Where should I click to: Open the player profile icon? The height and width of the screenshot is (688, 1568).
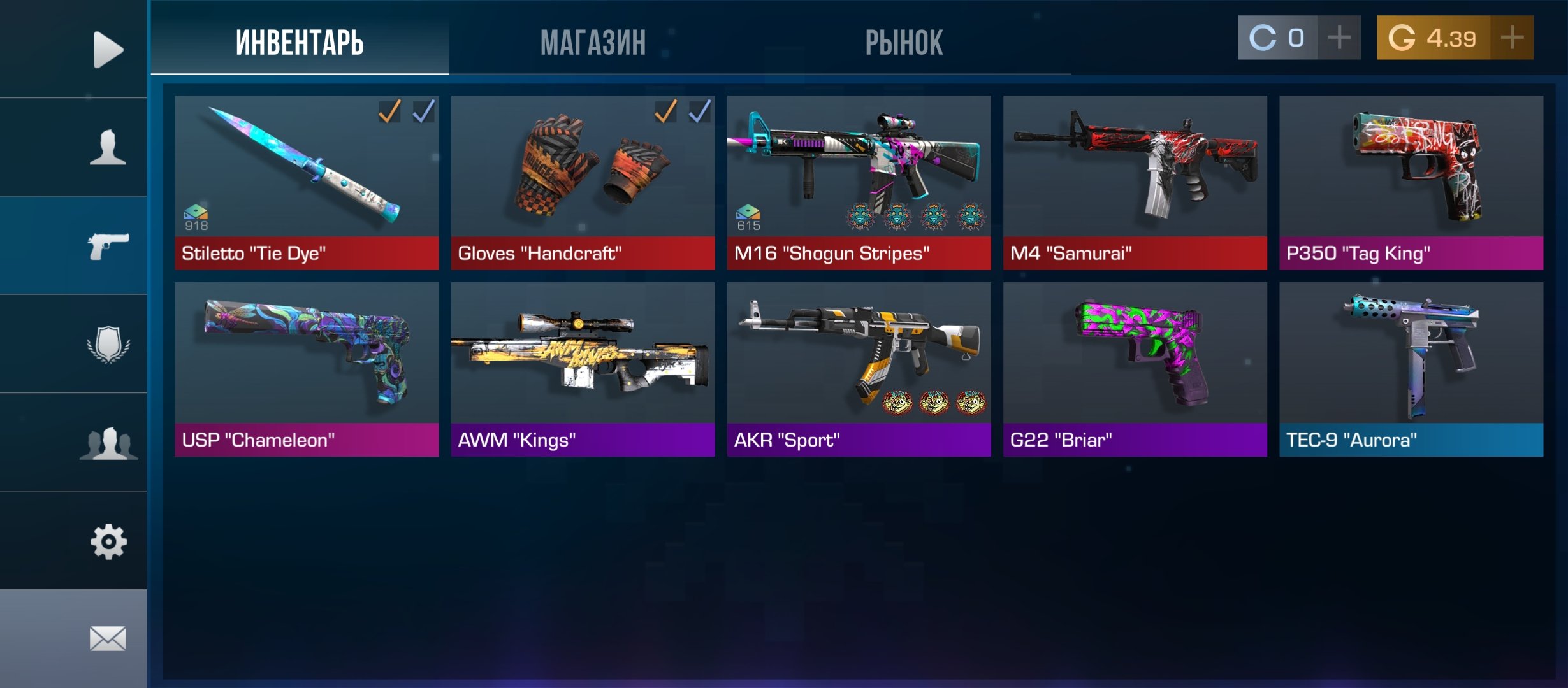pyautogui.click(x=108, y=147)
